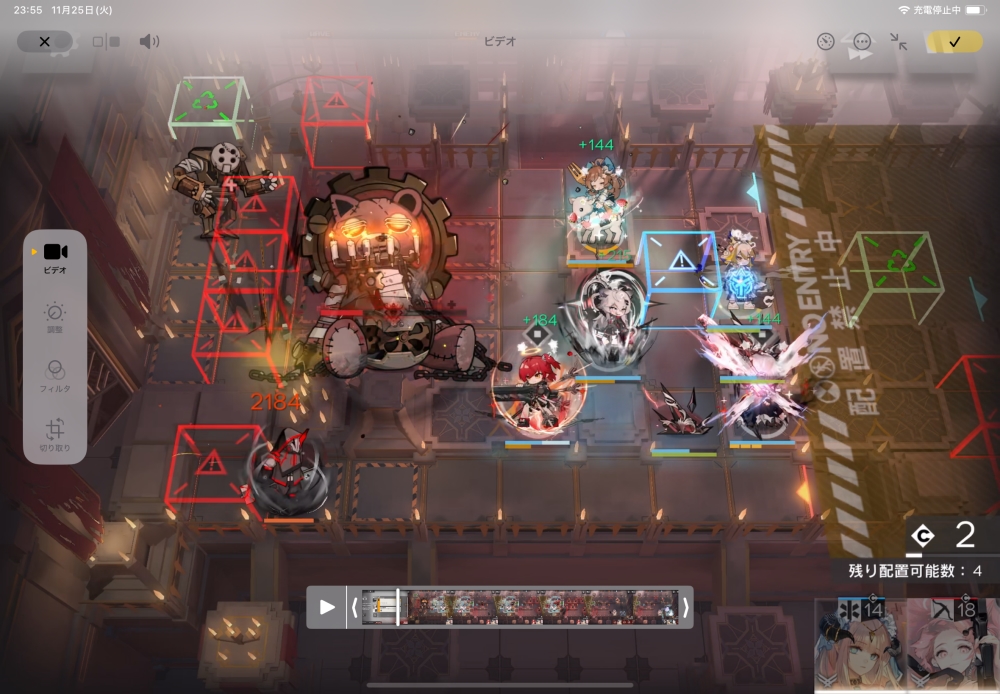Play the video in the editor

tap(327, 607)
